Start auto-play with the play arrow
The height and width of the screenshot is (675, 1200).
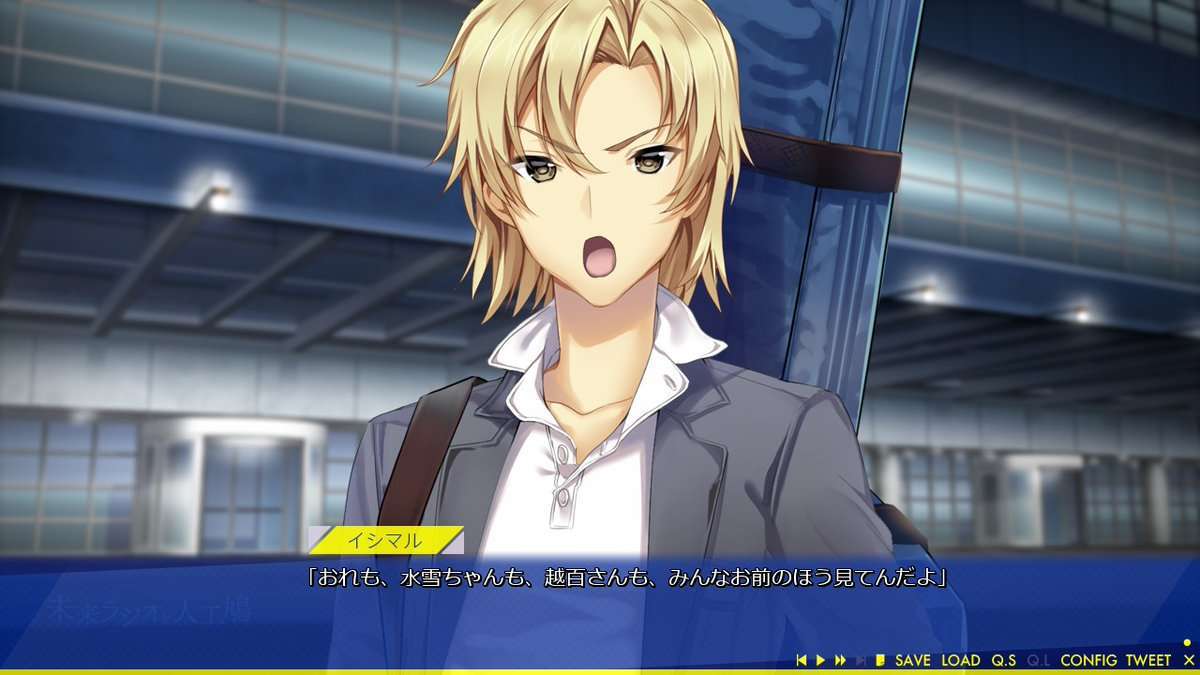tap(821, 660)
